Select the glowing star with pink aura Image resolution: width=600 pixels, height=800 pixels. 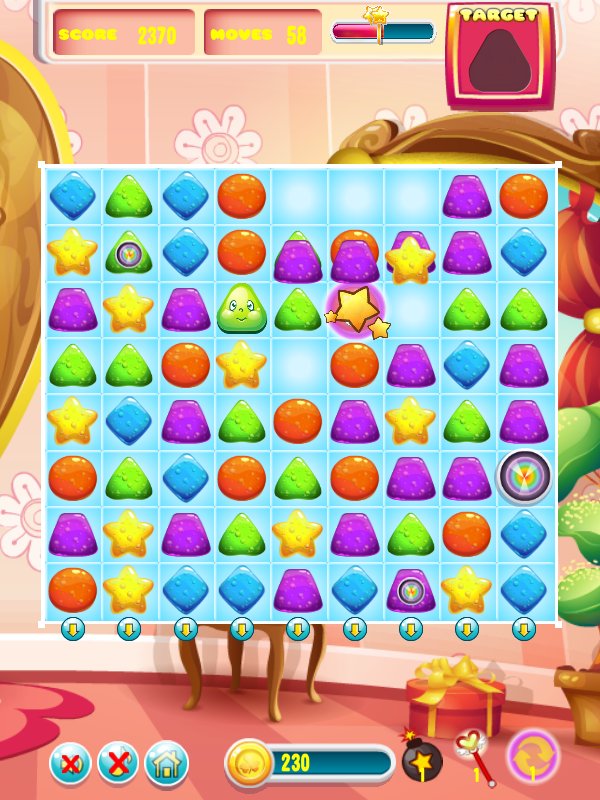coord(355,309)
